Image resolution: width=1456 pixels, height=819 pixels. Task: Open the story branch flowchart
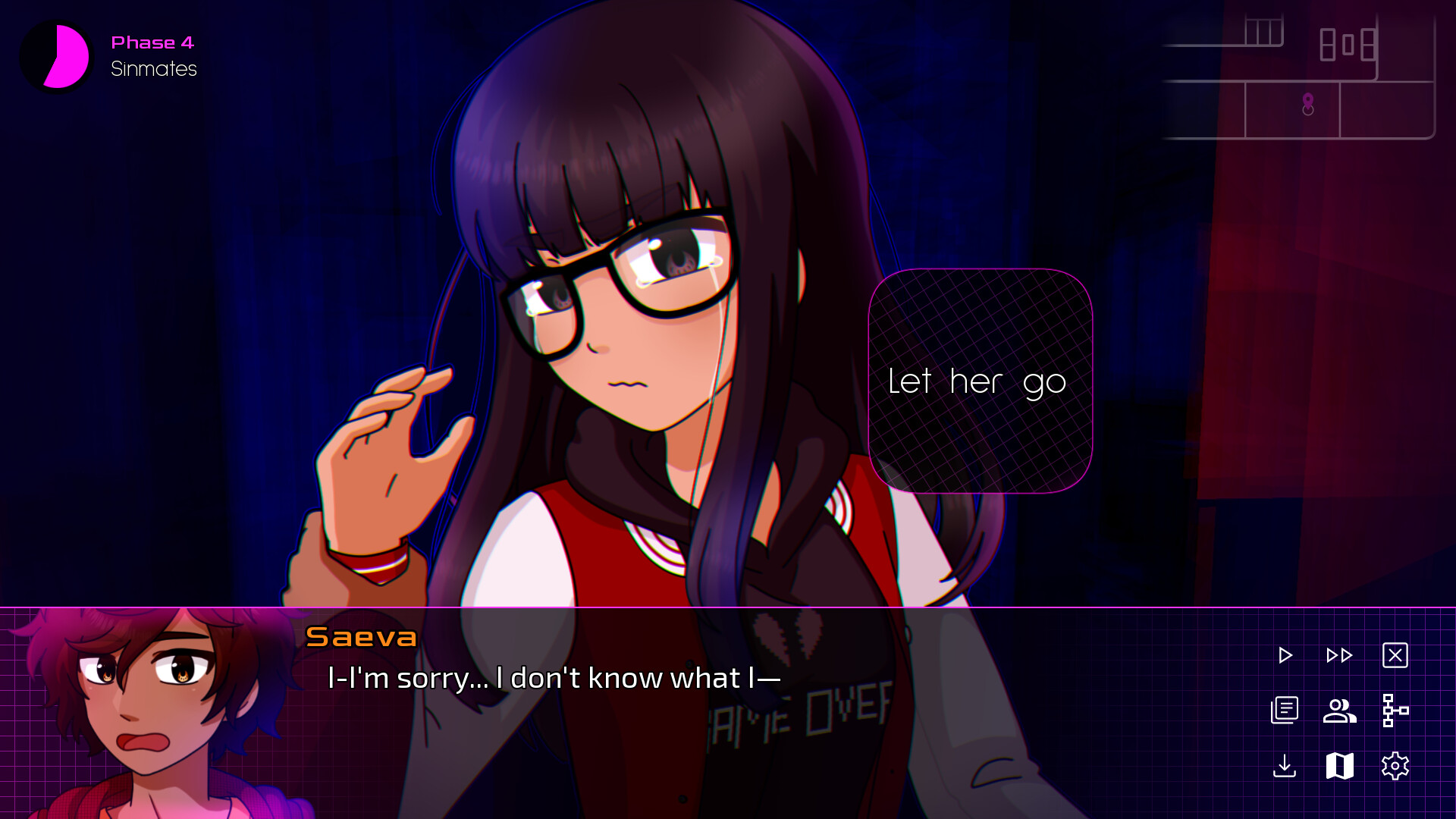click(1395, 711)
